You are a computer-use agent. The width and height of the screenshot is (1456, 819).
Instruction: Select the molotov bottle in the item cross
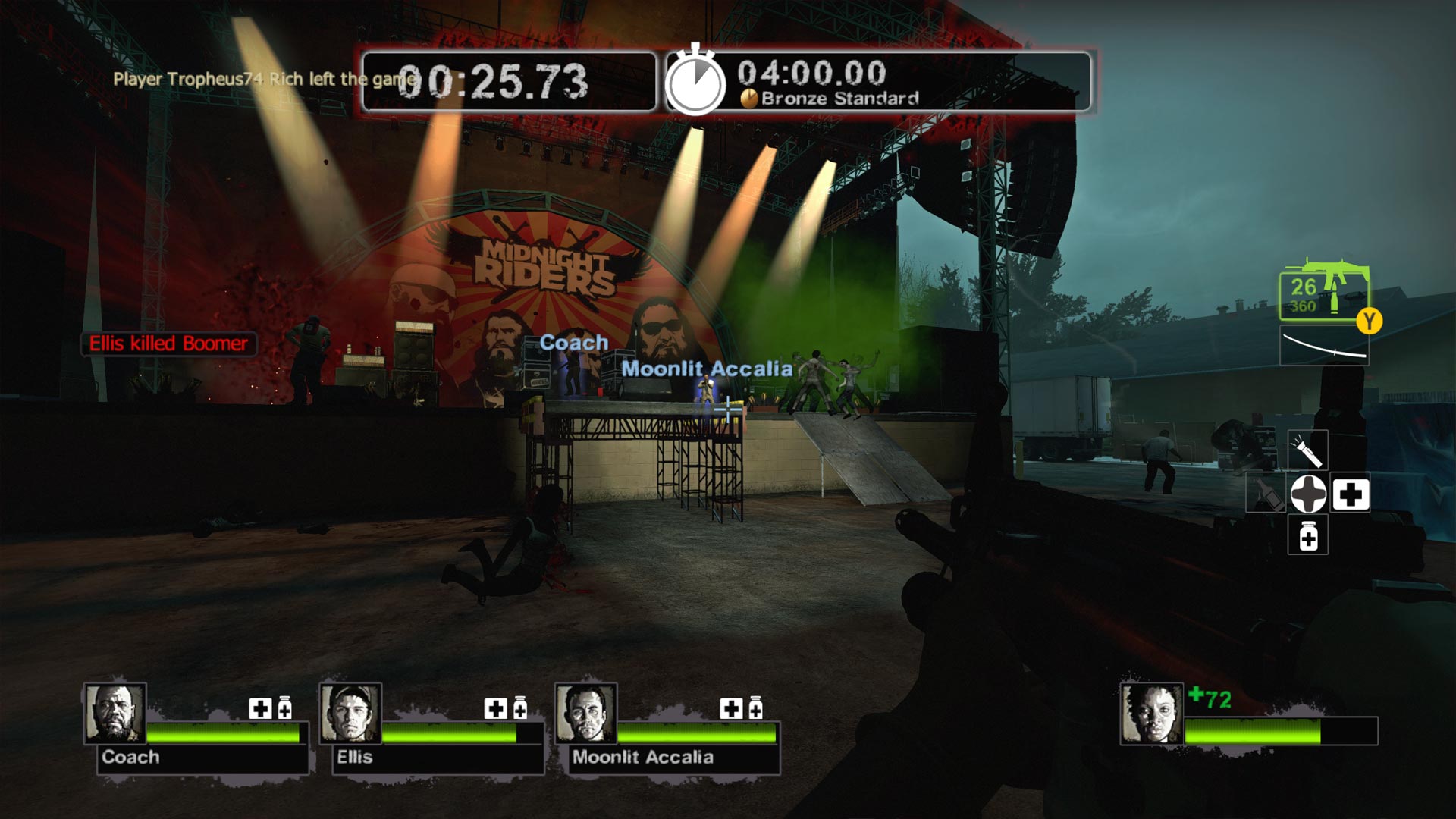click(1266, 494)
